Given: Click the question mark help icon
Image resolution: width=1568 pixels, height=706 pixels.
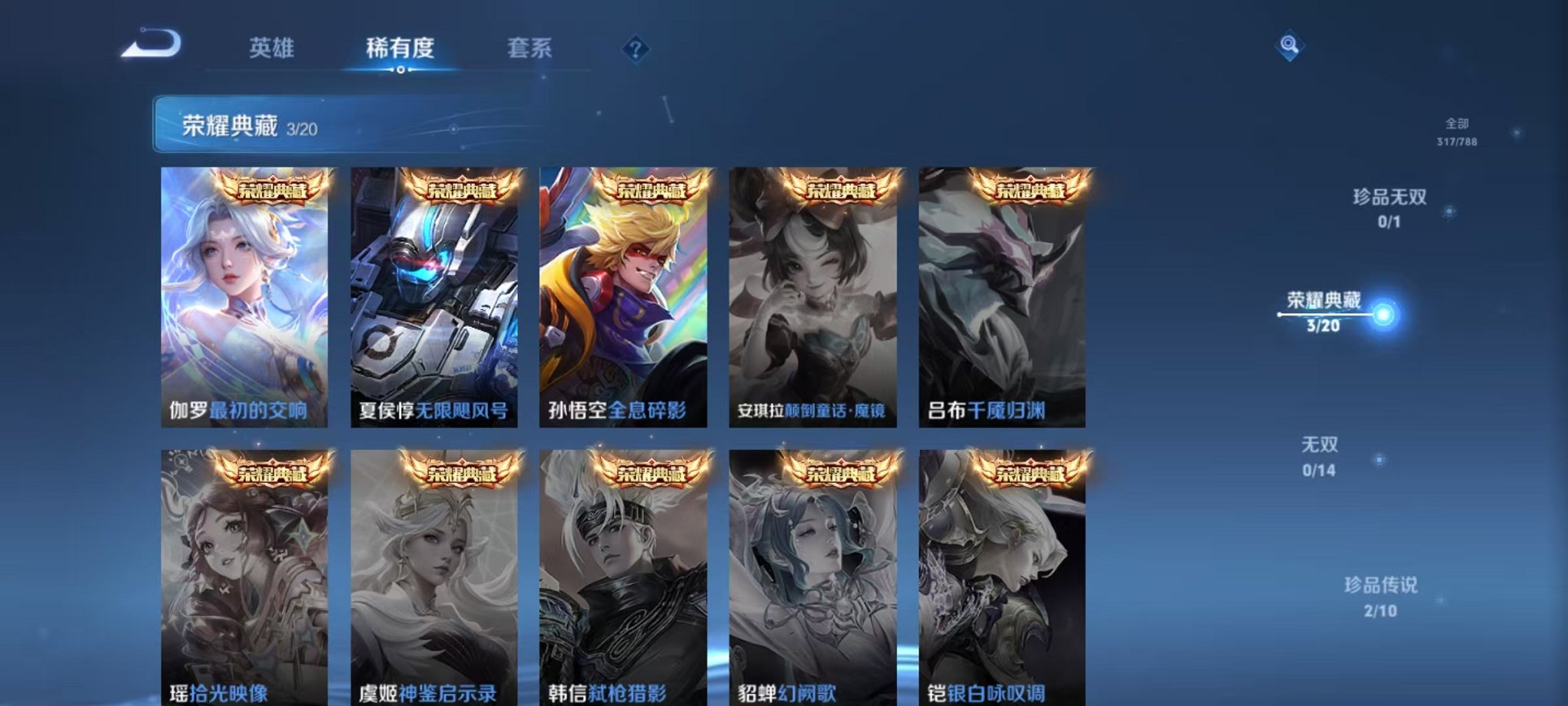Looking at the screenshot, I should (635, 49).
